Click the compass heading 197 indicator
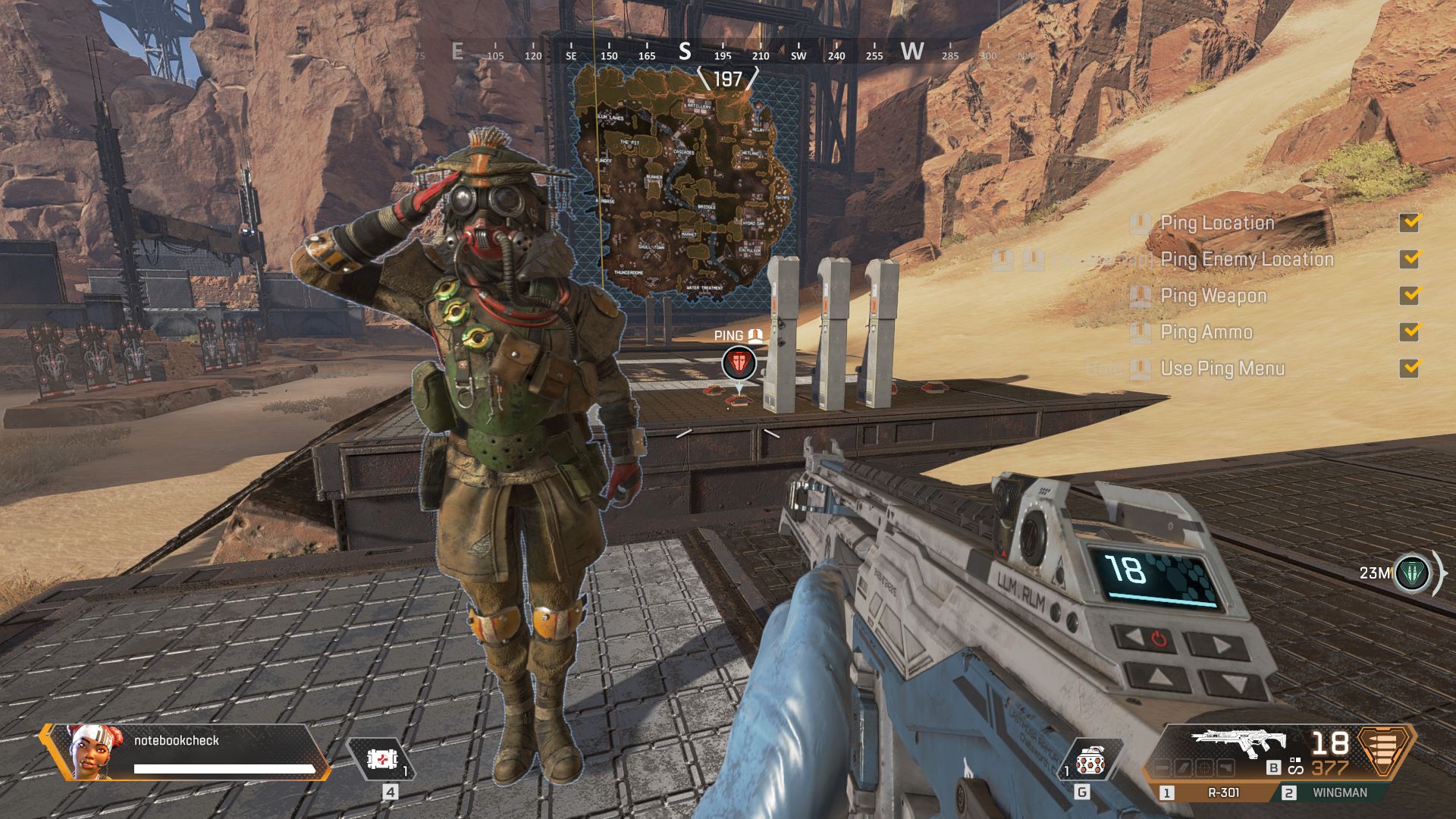 [x=727, y=79]
